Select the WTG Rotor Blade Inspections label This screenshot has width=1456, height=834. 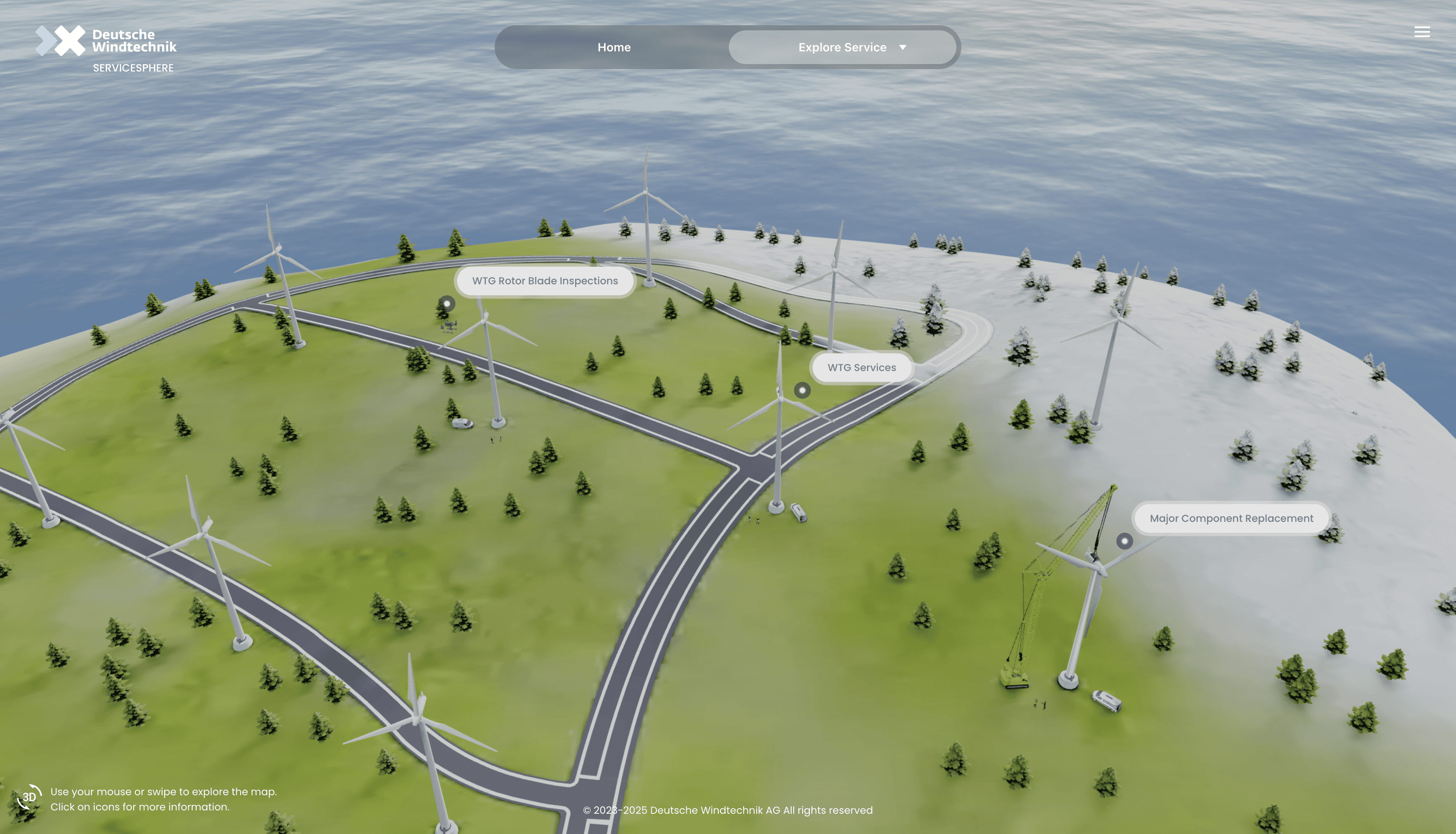point(545,281)
